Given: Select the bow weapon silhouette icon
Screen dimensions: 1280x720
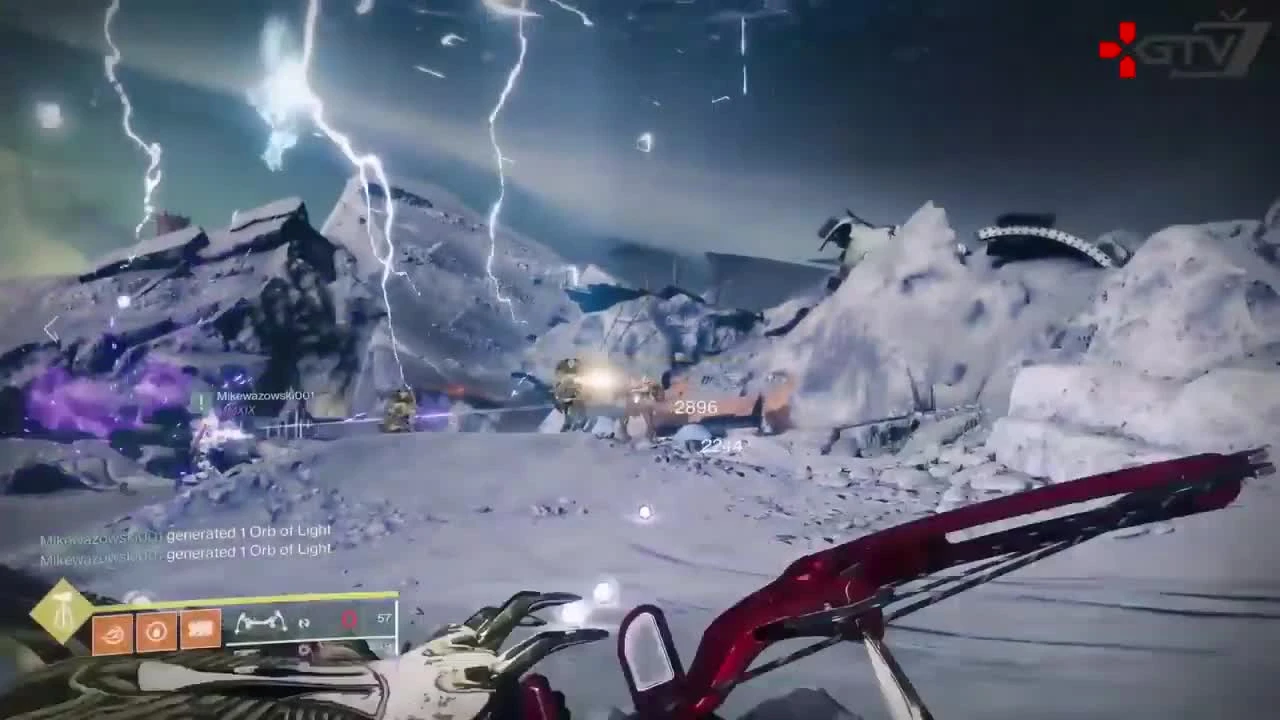Looking at the screenshot, I should click(x=262, y=620).
